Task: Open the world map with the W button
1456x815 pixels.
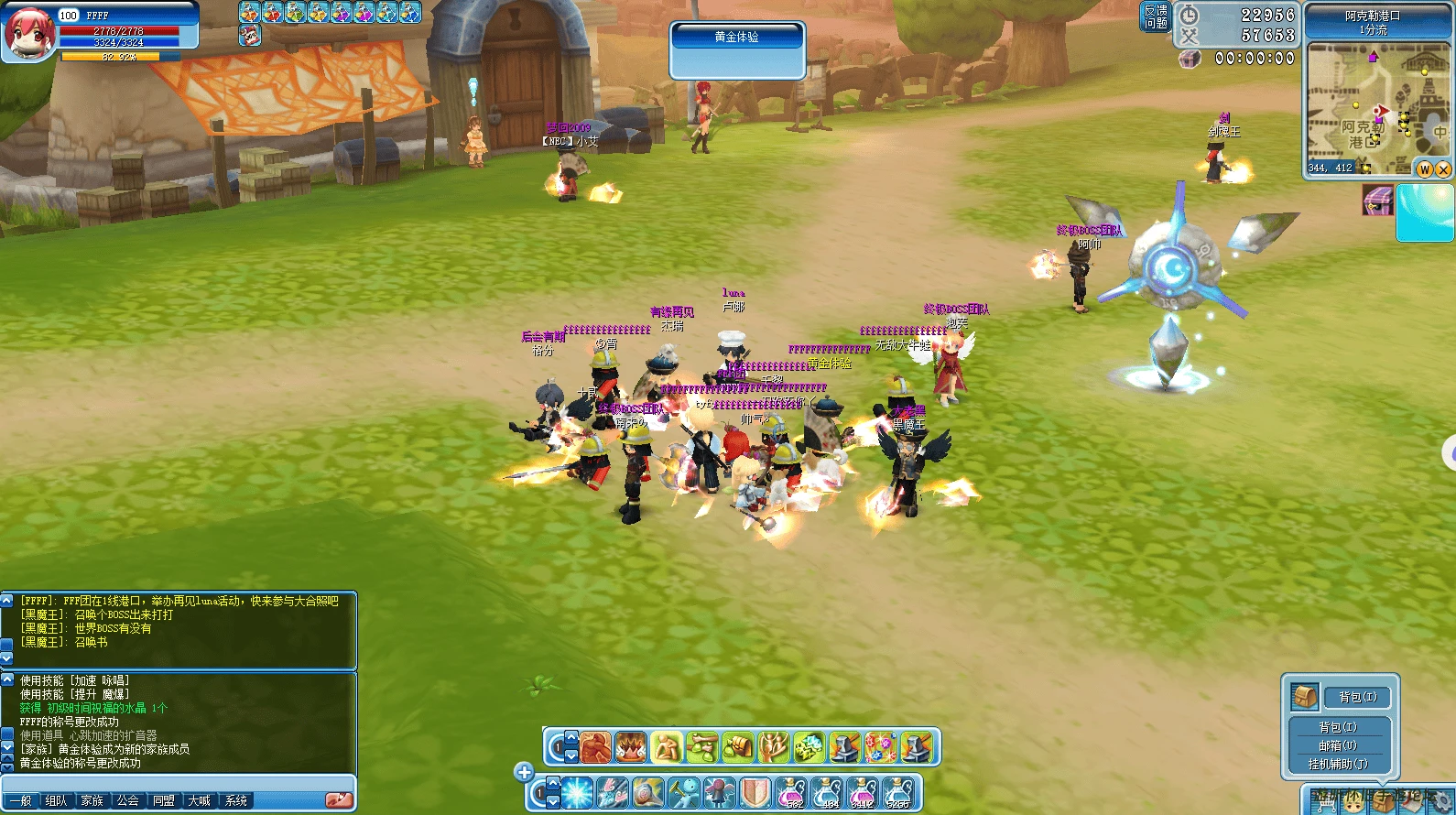Action: pos(1425,169)
